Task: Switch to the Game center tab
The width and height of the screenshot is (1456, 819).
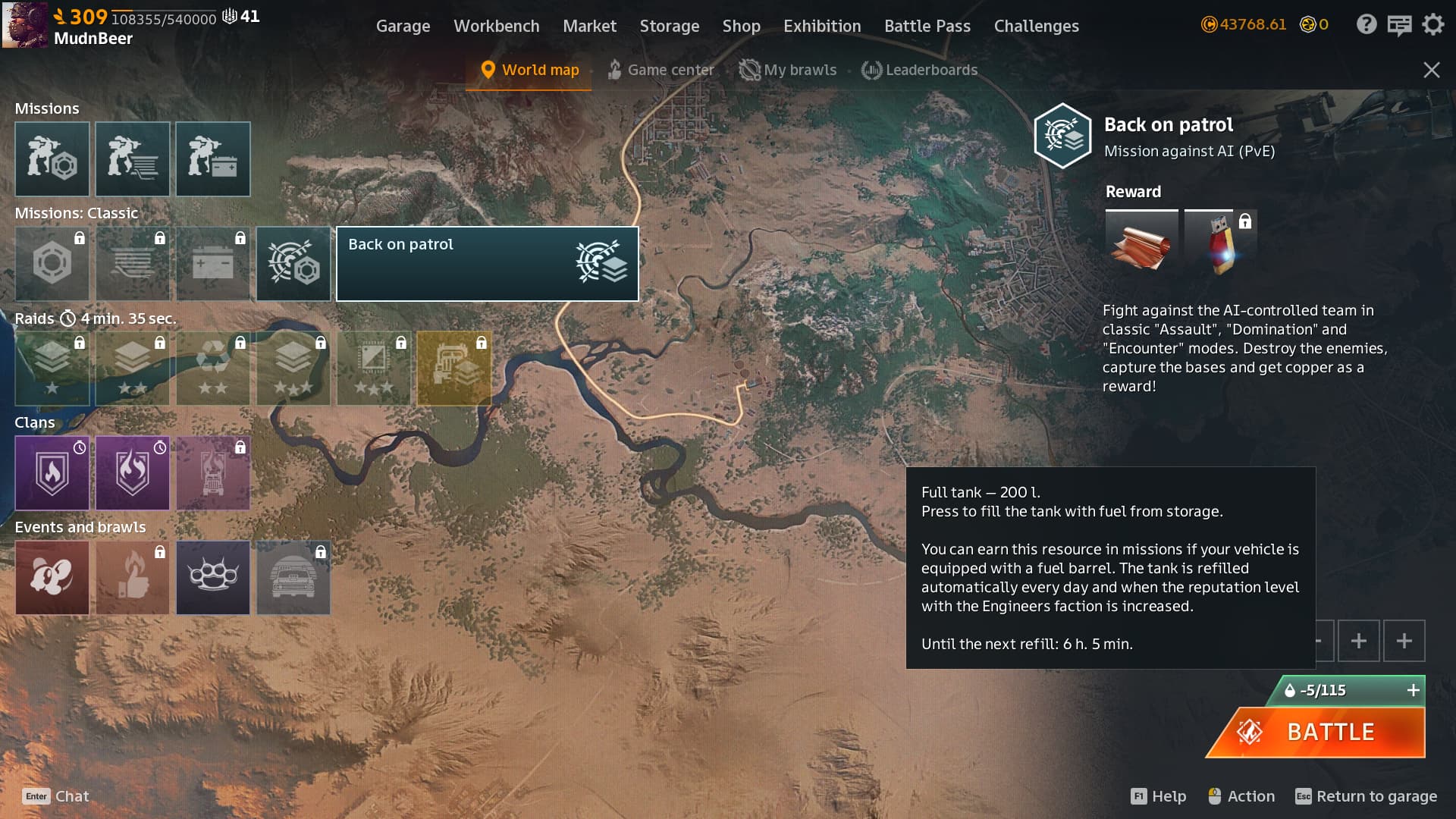Action: 661,70
